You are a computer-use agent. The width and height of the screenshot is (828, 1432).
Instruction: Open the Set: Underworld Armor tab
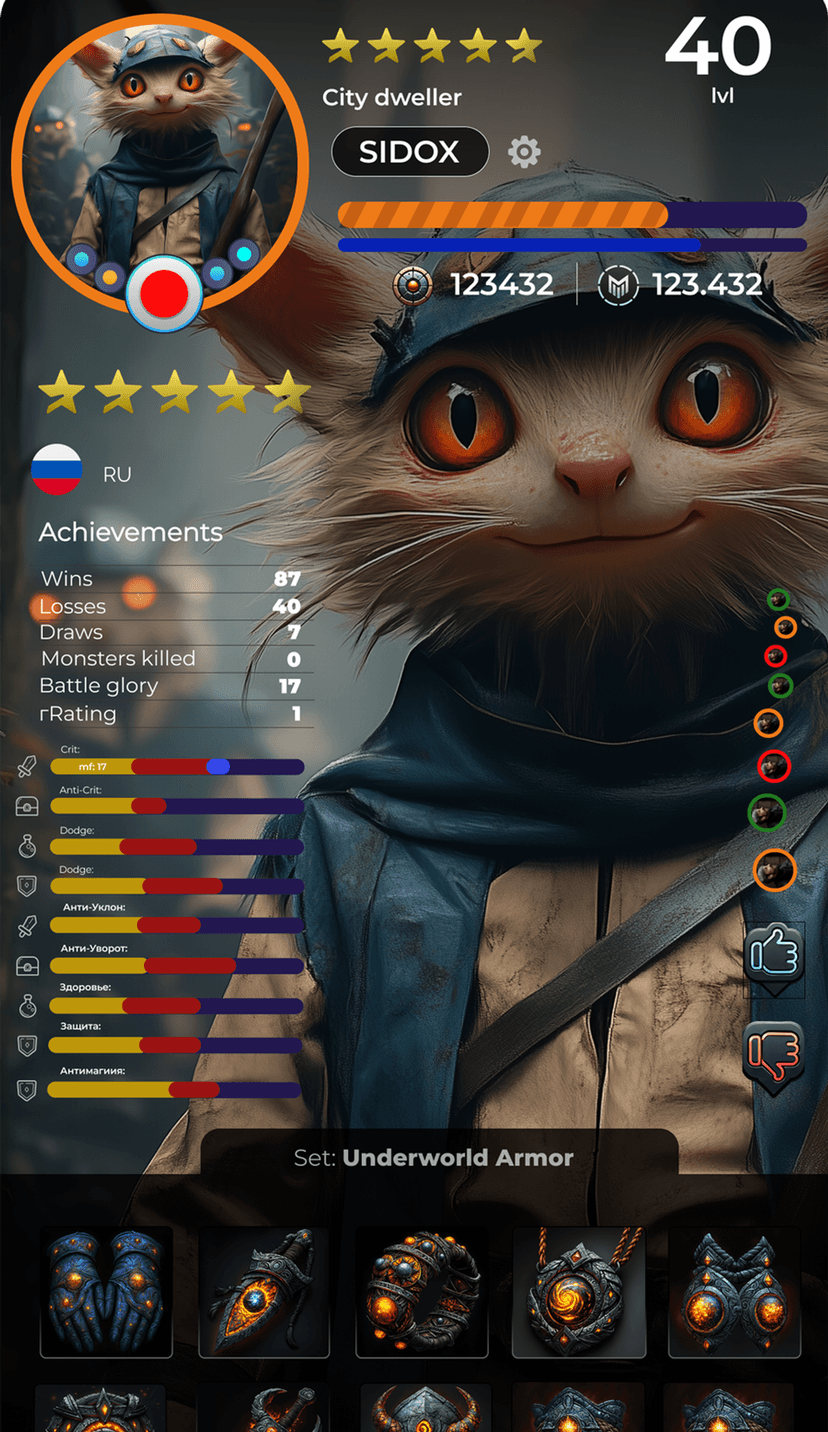pos(439,1157)
